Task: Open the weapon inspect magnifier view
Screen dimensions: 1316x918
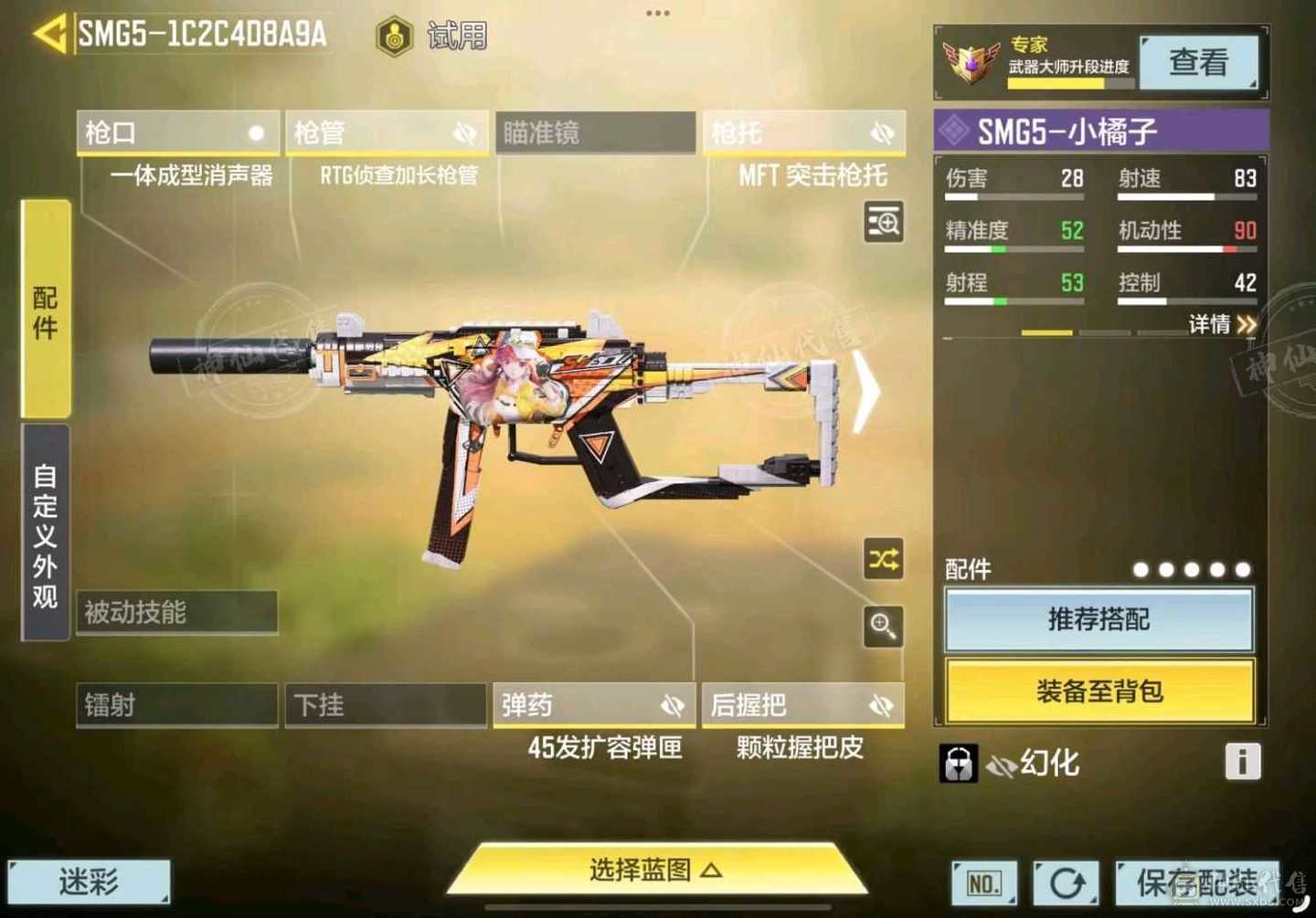Action: pos(883,224)
